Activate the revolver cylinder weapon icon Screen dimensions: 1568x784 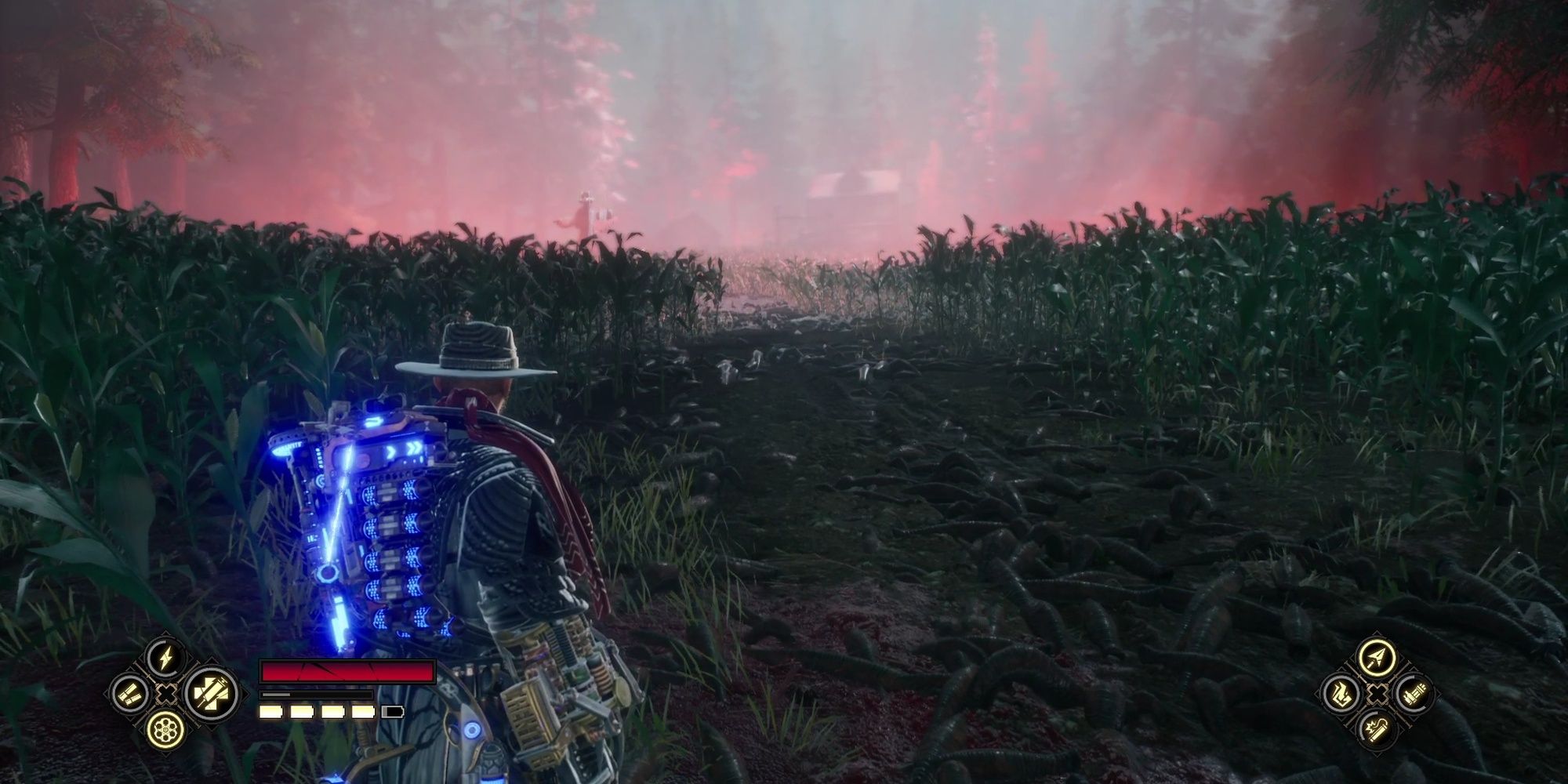(165, 731)
